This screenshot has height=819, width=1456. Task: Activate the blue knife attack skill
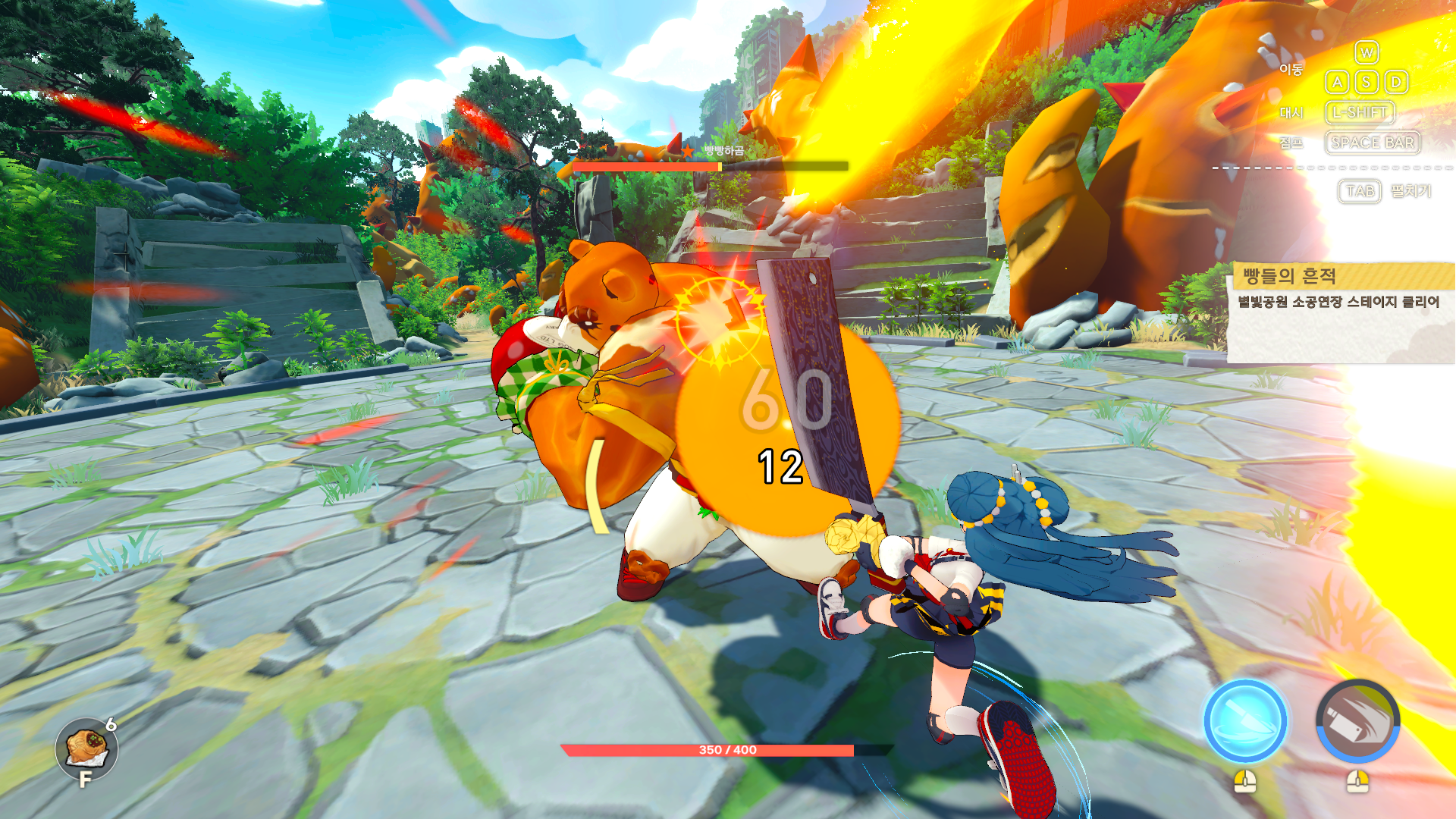coord(1245,721)
